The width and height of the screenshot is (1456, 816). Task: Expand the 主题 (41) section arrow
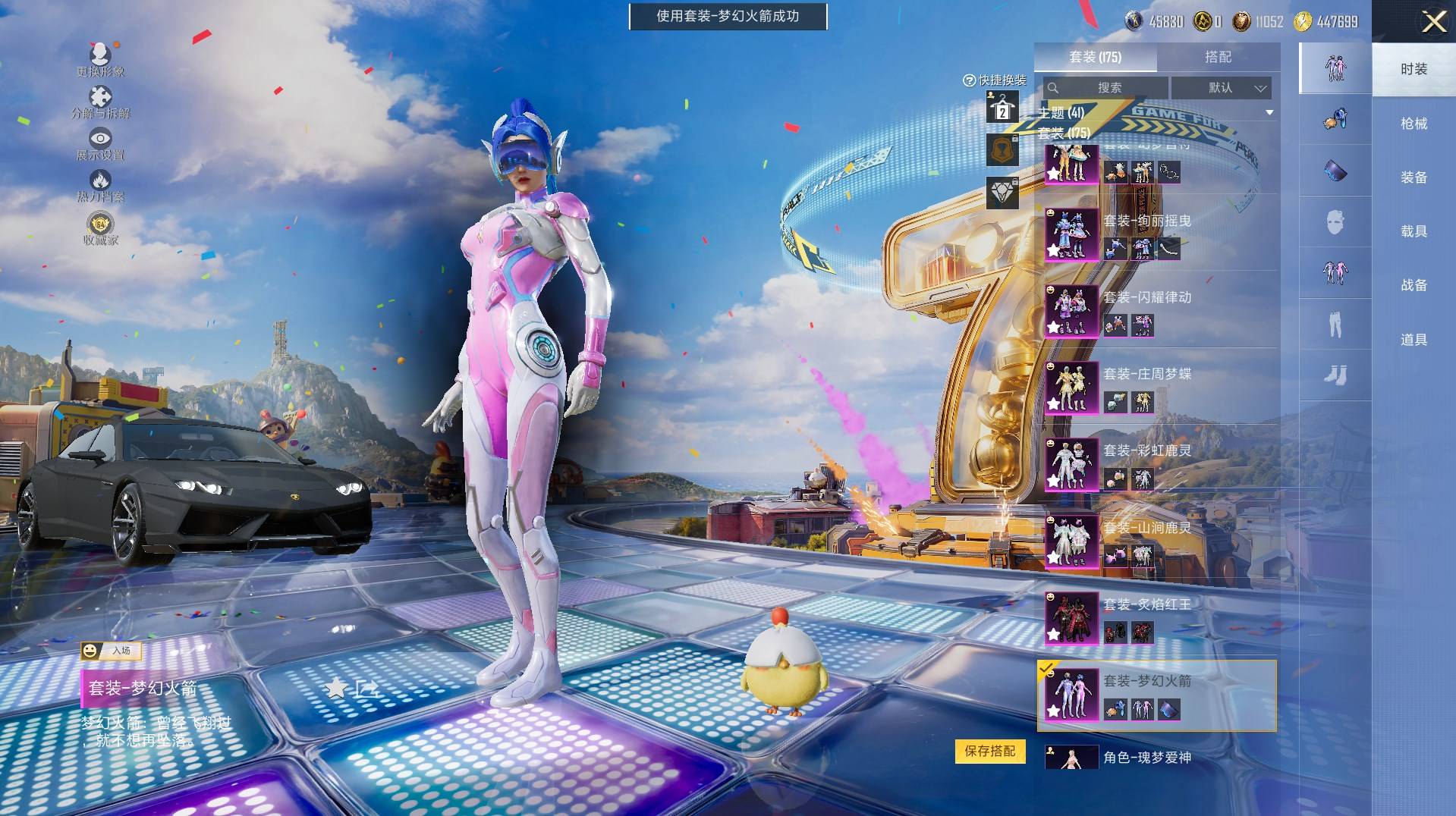pyautogui.click(x=1269, y=113)
